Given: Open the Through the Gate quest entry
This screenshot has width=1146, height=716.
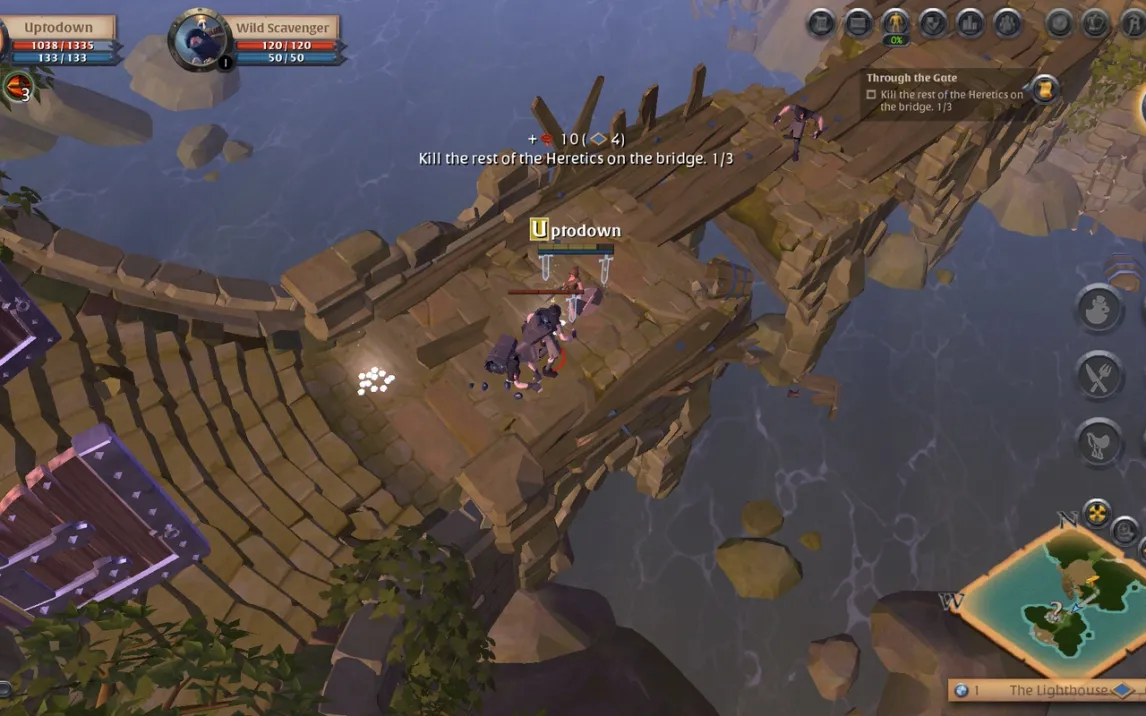Looking at the screenshot, I should 945,94.
